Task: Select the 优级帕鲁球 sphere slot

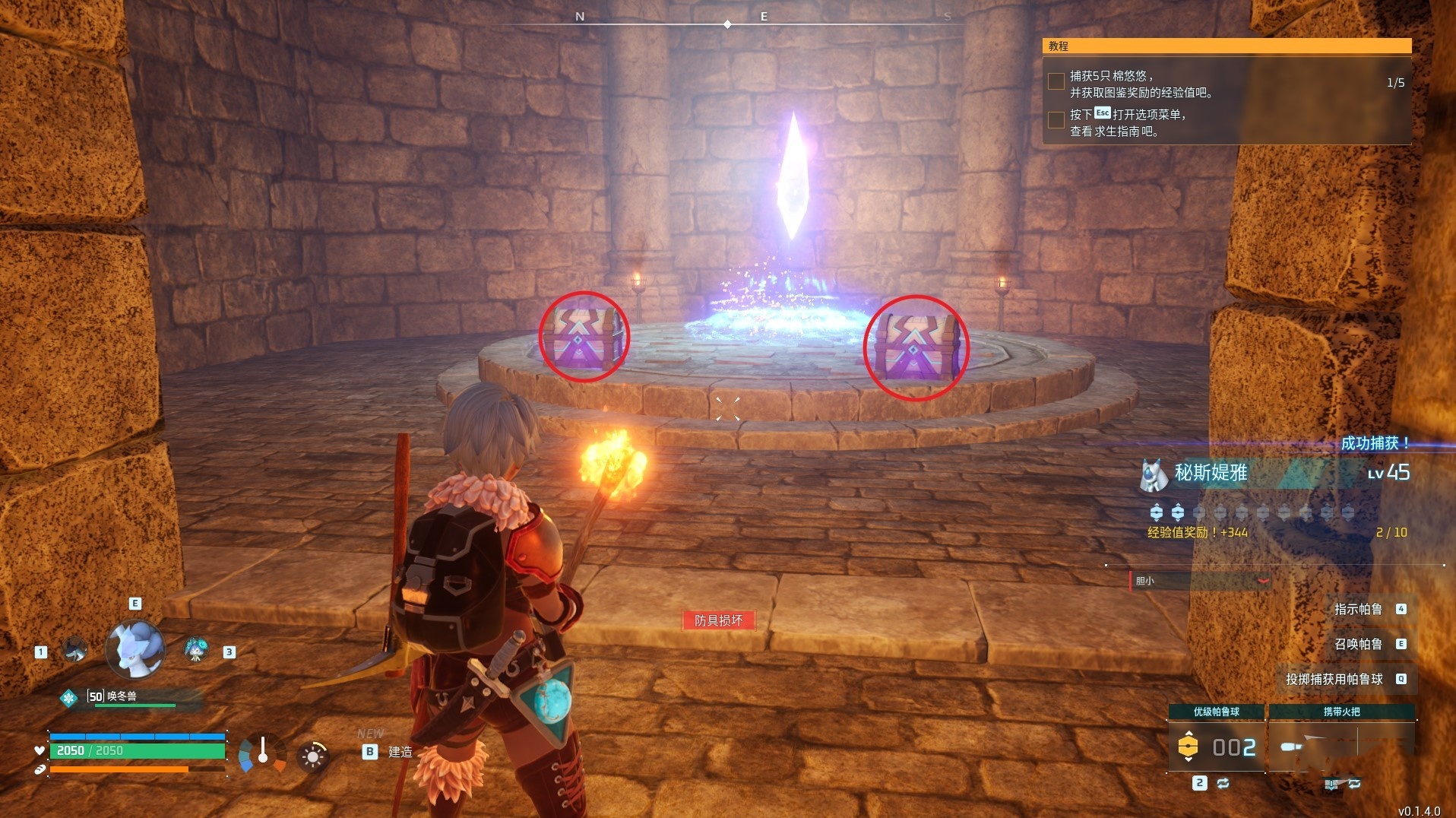Action: (1216, 746)
